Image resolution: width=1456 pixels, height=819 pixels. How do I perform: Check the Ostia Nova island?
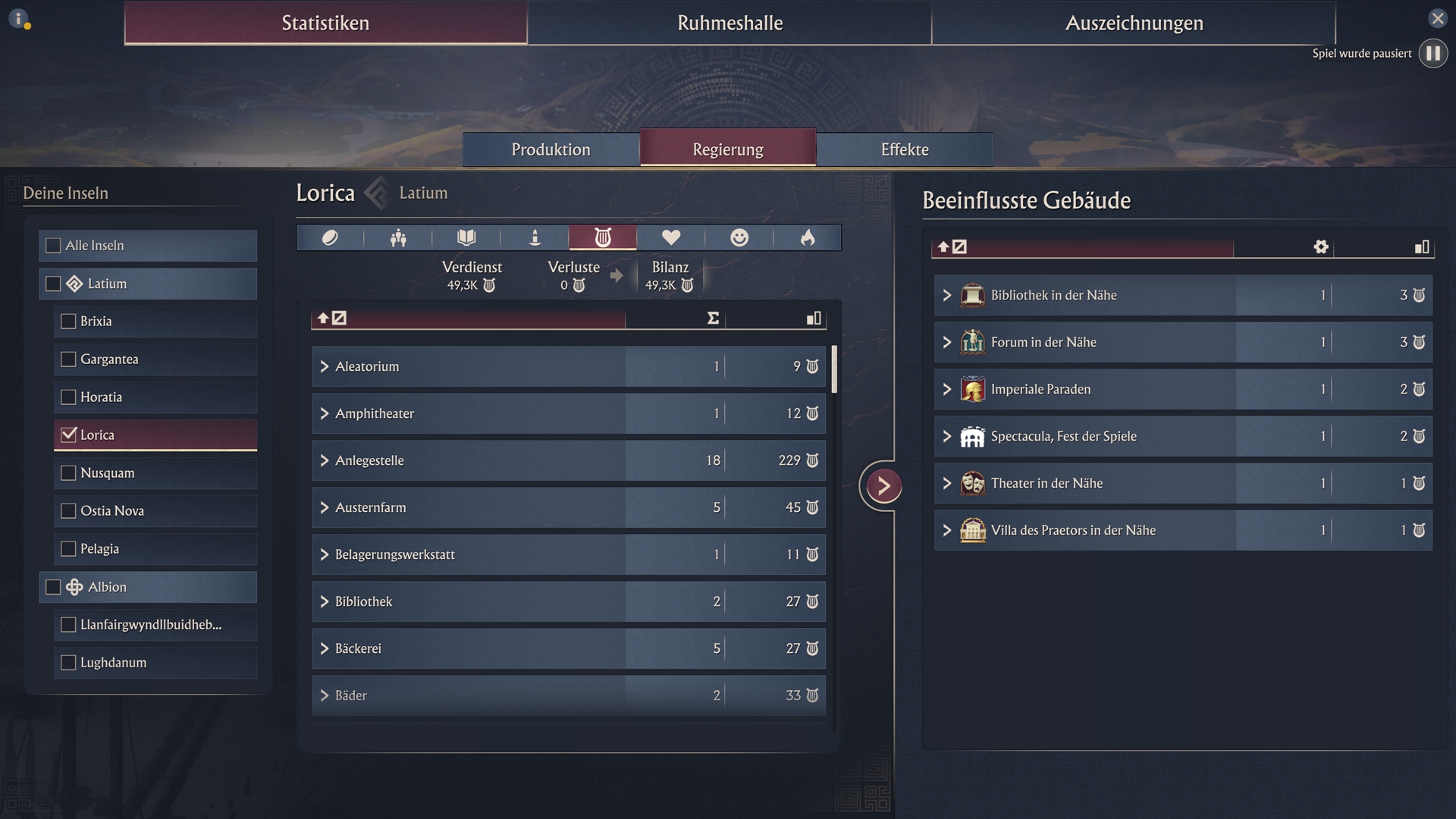click(x=69, y=511)
